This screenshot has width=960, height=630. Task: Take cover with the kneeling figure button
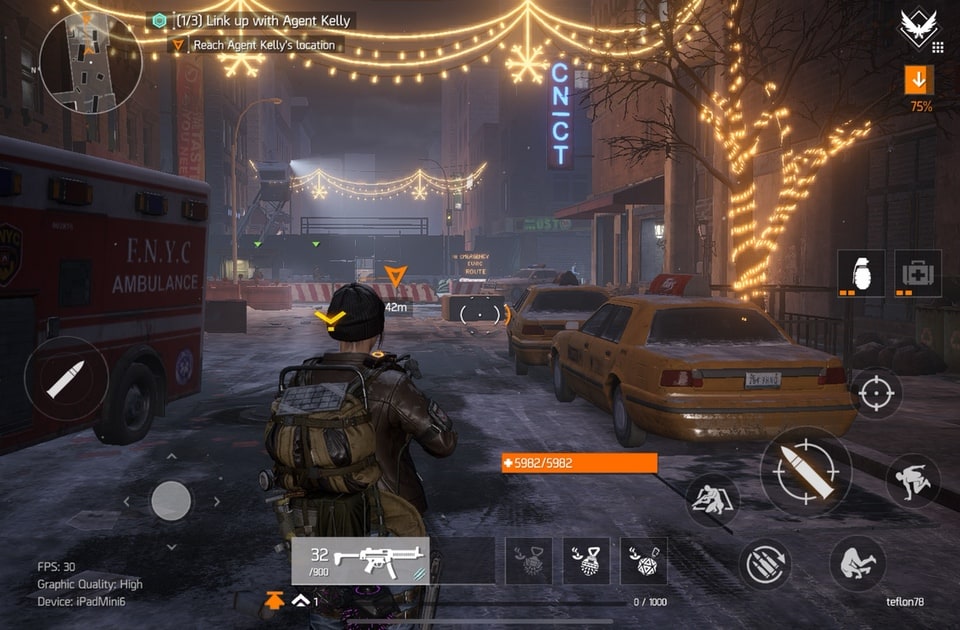(x=712, y=499)
